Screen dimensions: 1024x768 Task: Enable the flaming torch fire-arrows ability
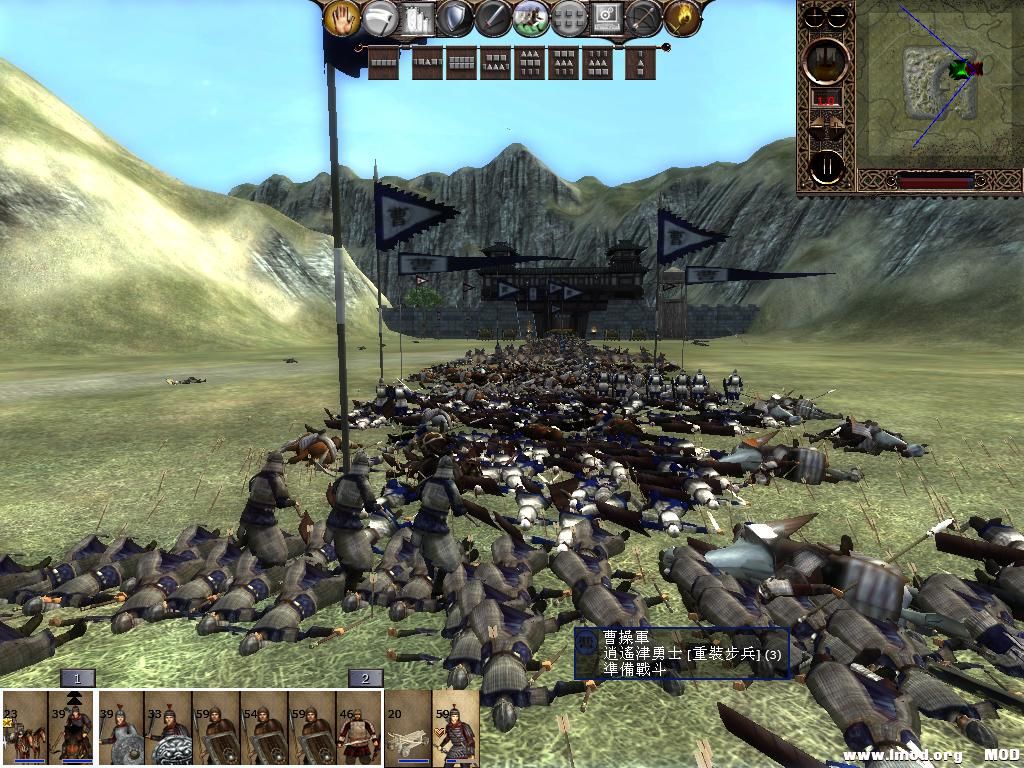[x=682, y=17]
